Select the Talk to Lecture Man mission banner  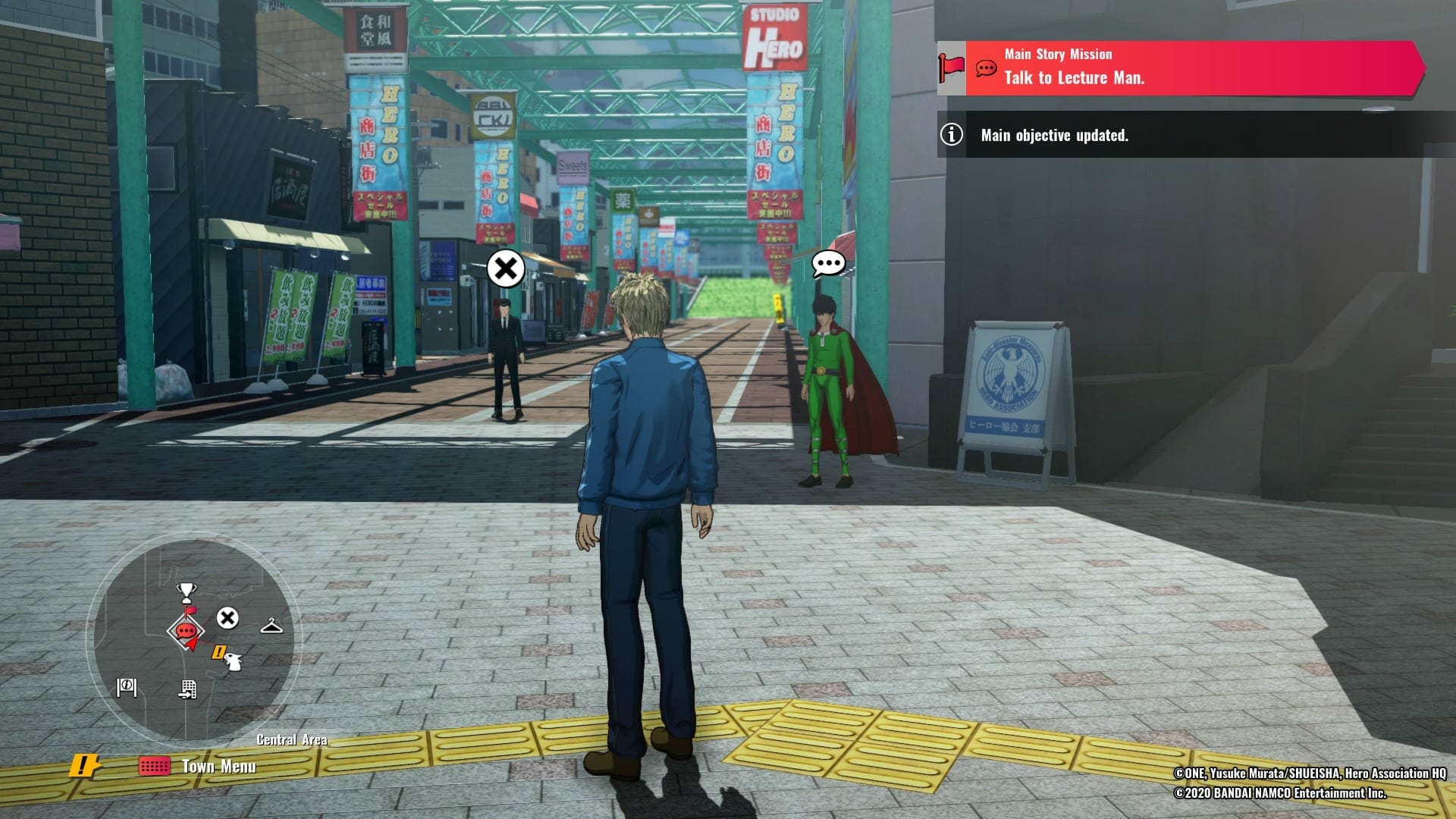pos(1179,68)
